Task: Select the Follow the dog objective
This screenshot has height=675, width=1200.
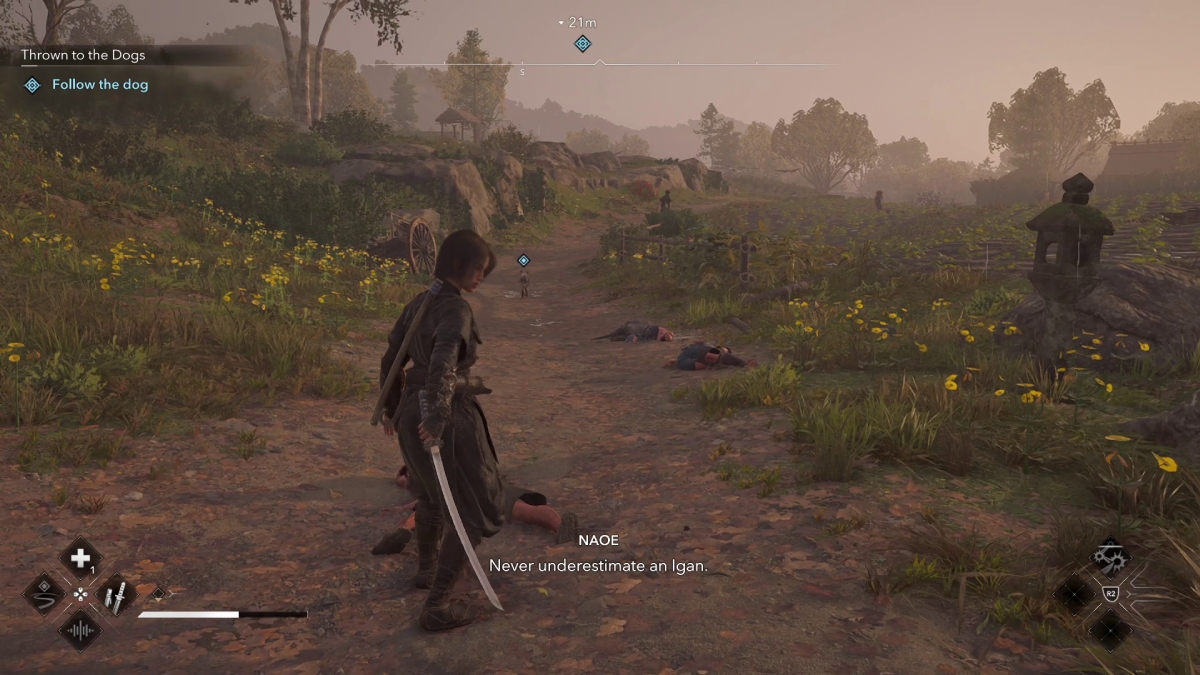Action: 99,85
